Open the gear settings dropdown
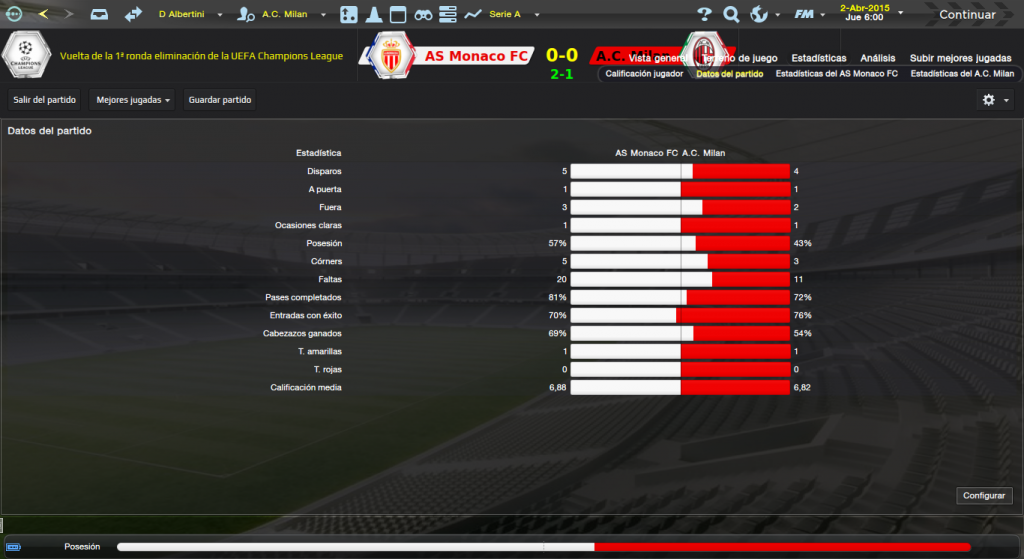 (994, 100)
